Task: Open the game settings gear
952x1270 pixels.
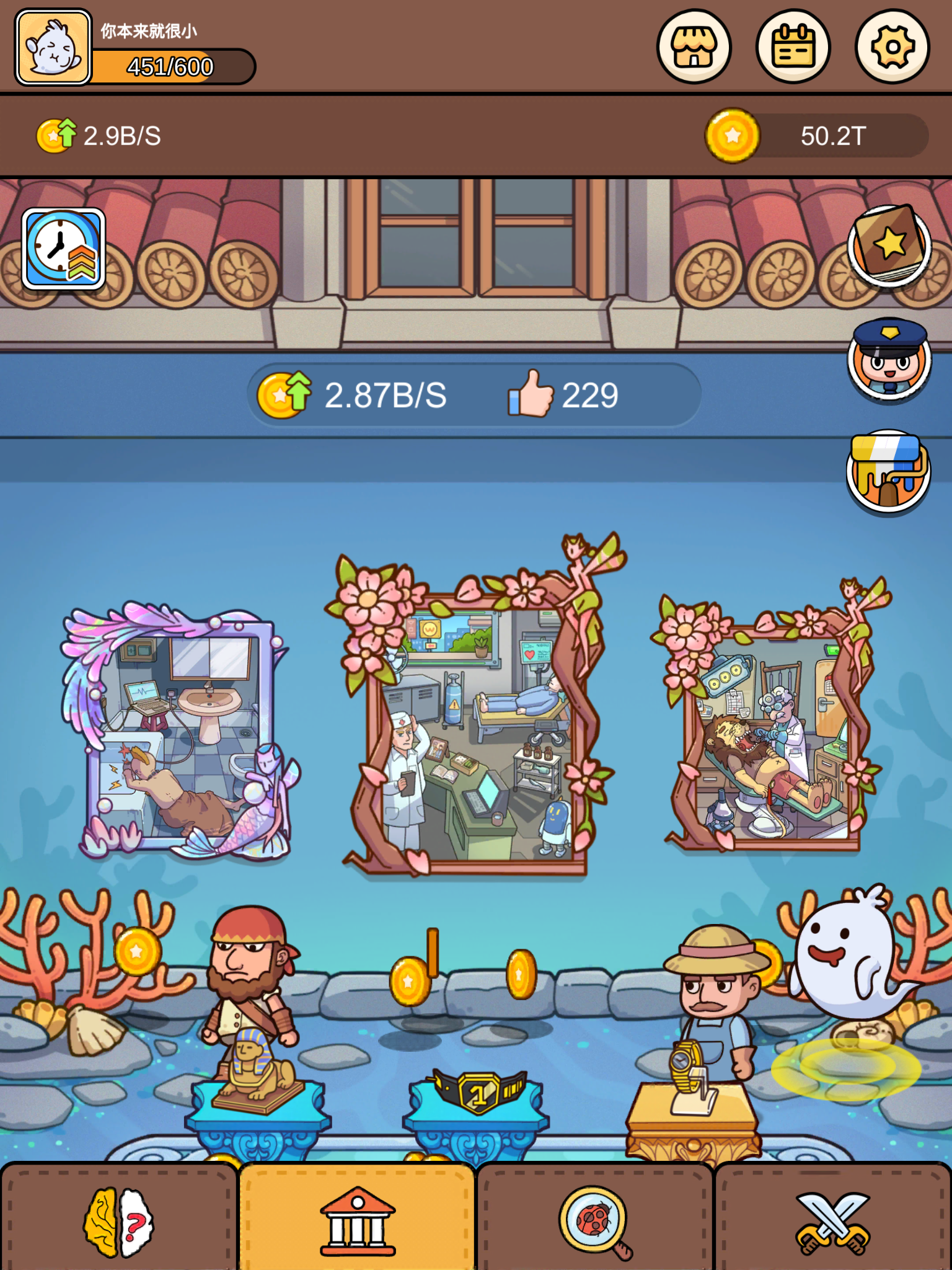Action: tap(891, 47)
